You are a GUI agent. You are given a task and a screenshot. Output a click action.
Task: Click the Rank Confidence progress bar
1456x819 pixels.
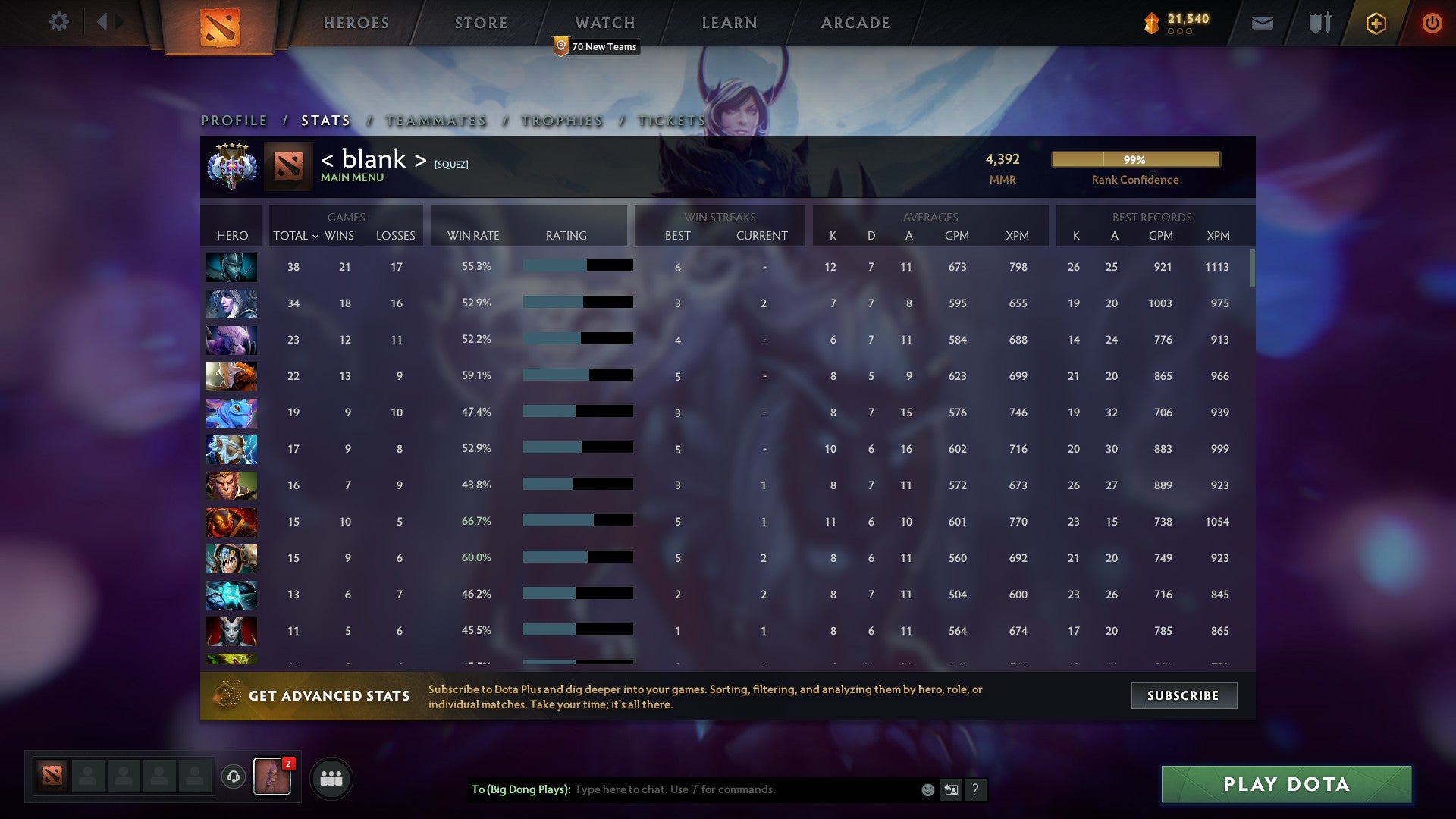point(1135,160)
